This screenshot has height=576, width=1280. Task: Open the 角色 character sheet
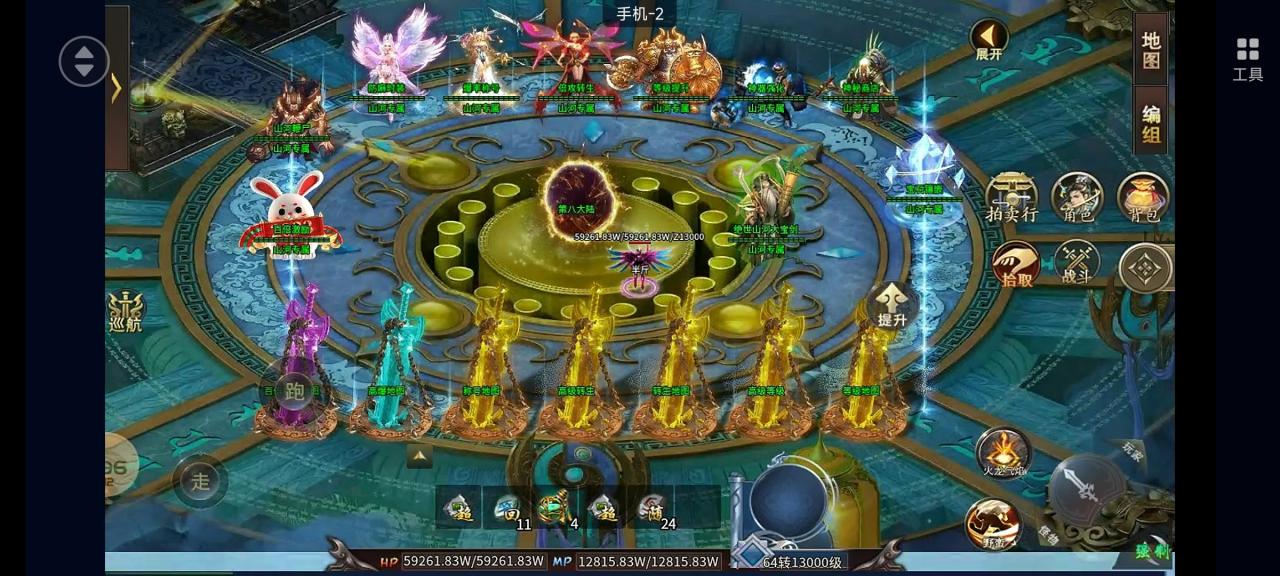tap(1077, 195)
